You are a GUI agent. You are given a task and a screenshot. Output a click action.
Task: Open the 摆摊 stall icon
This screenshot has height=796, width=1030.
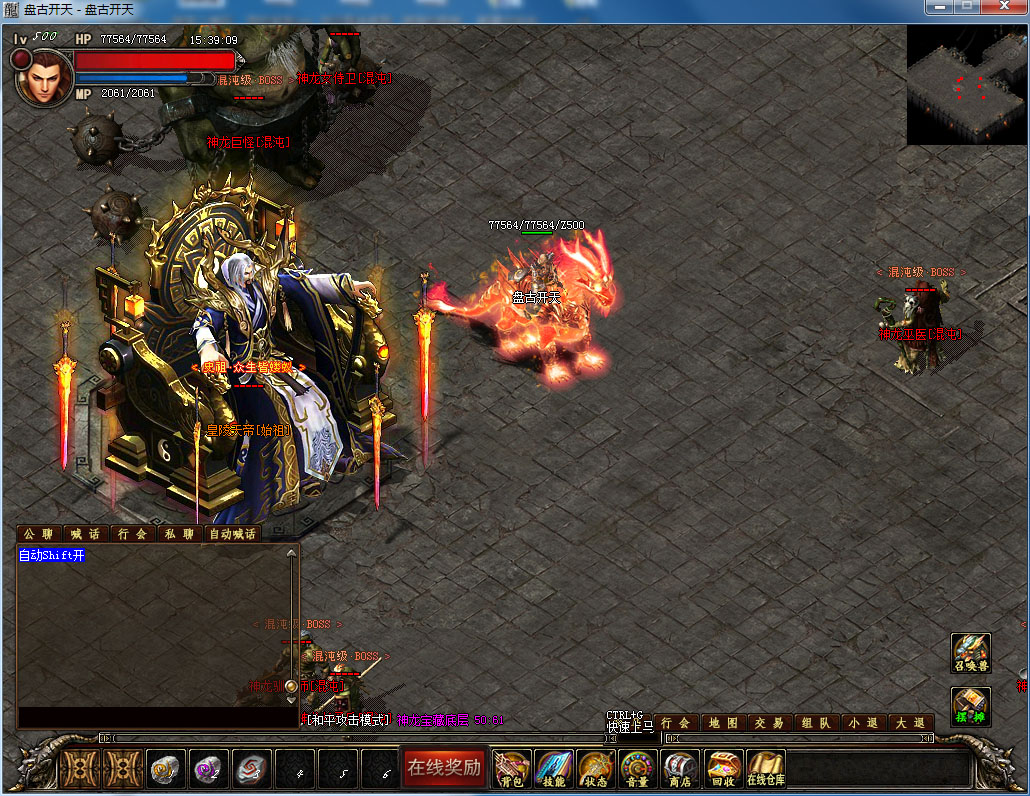point(970,706)
